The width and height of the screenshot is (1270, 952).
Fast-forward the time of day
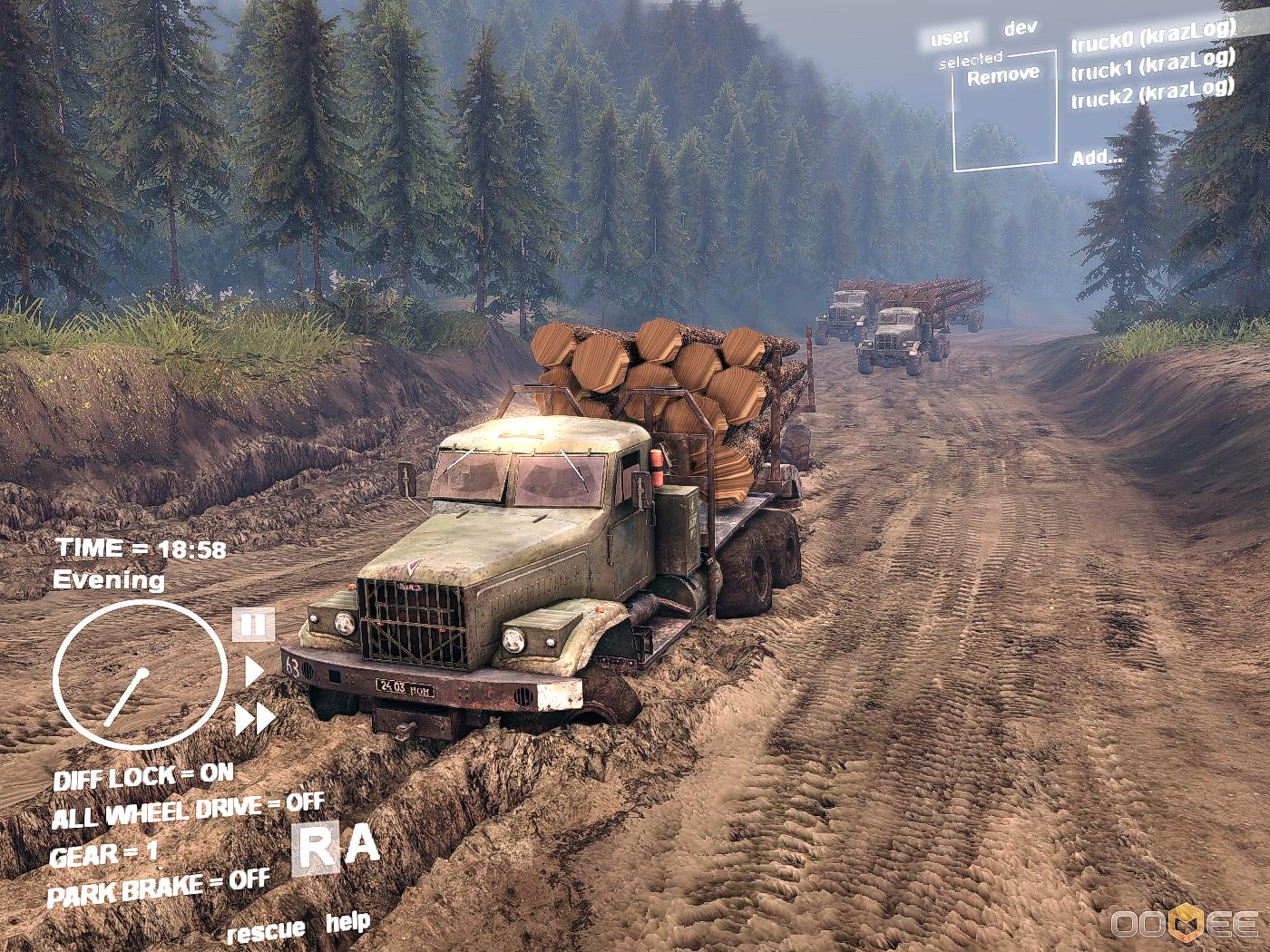click(x=255, y=718)
